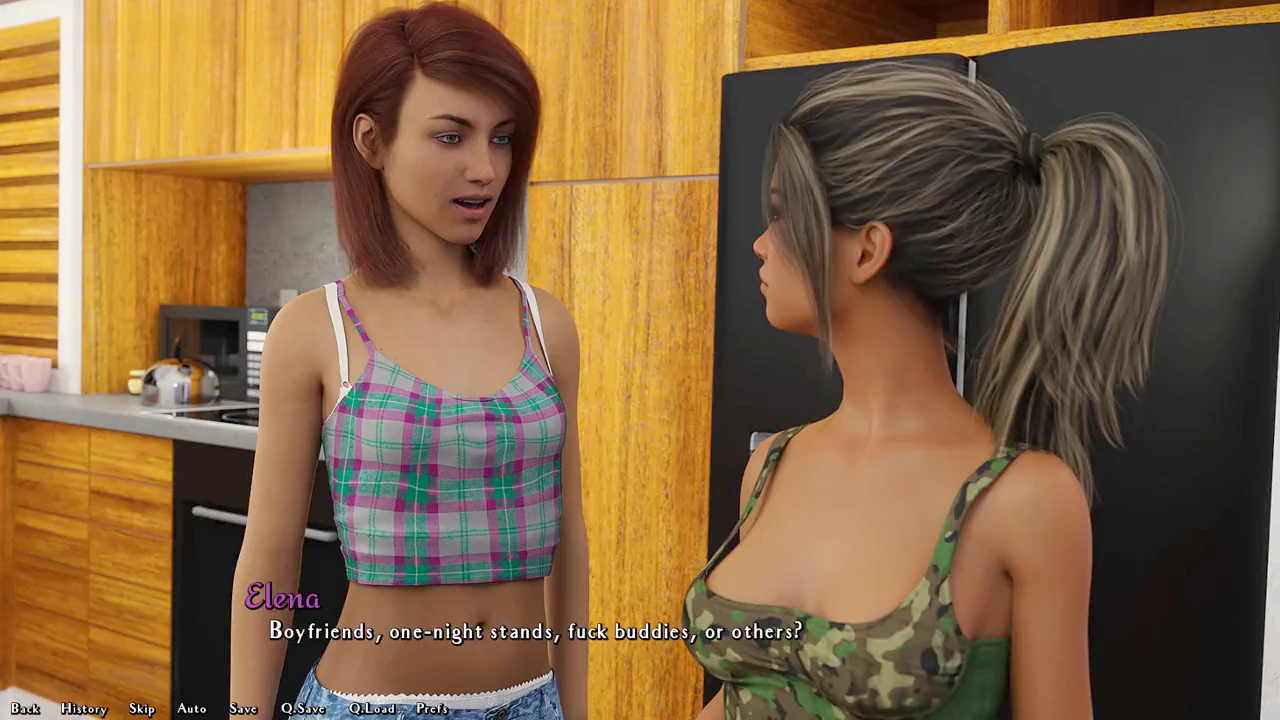This screenshot has width=1280, height=720.
Task: Open the Save game menu
Action: pyautogui.click(x=243, y=709)
